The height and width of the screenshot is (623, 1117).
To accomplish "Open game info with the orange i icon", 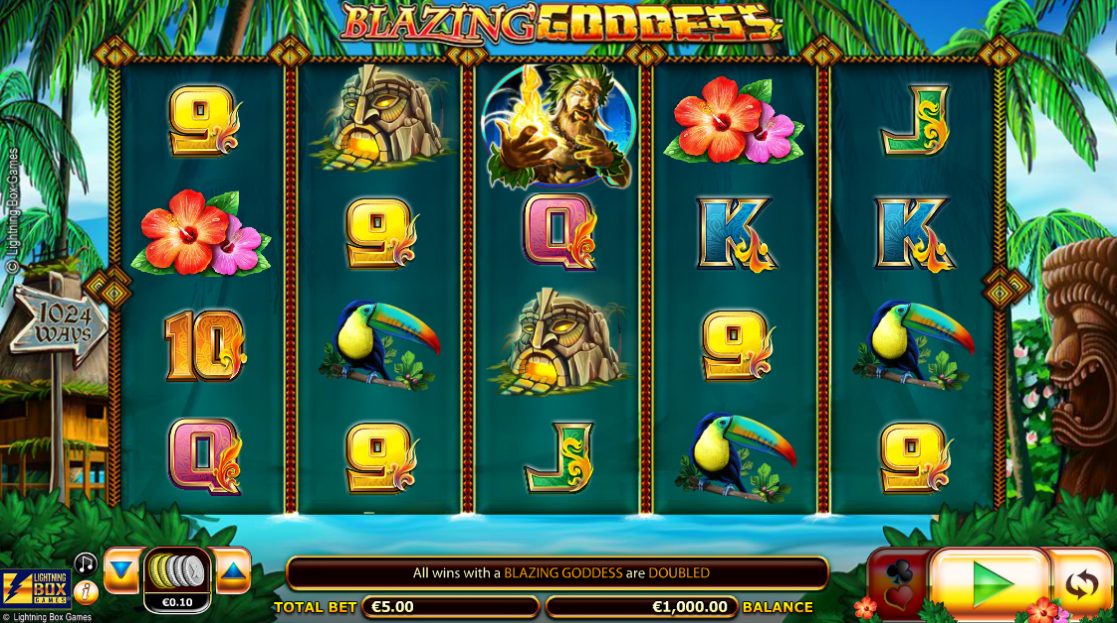I will click(87, 592).
